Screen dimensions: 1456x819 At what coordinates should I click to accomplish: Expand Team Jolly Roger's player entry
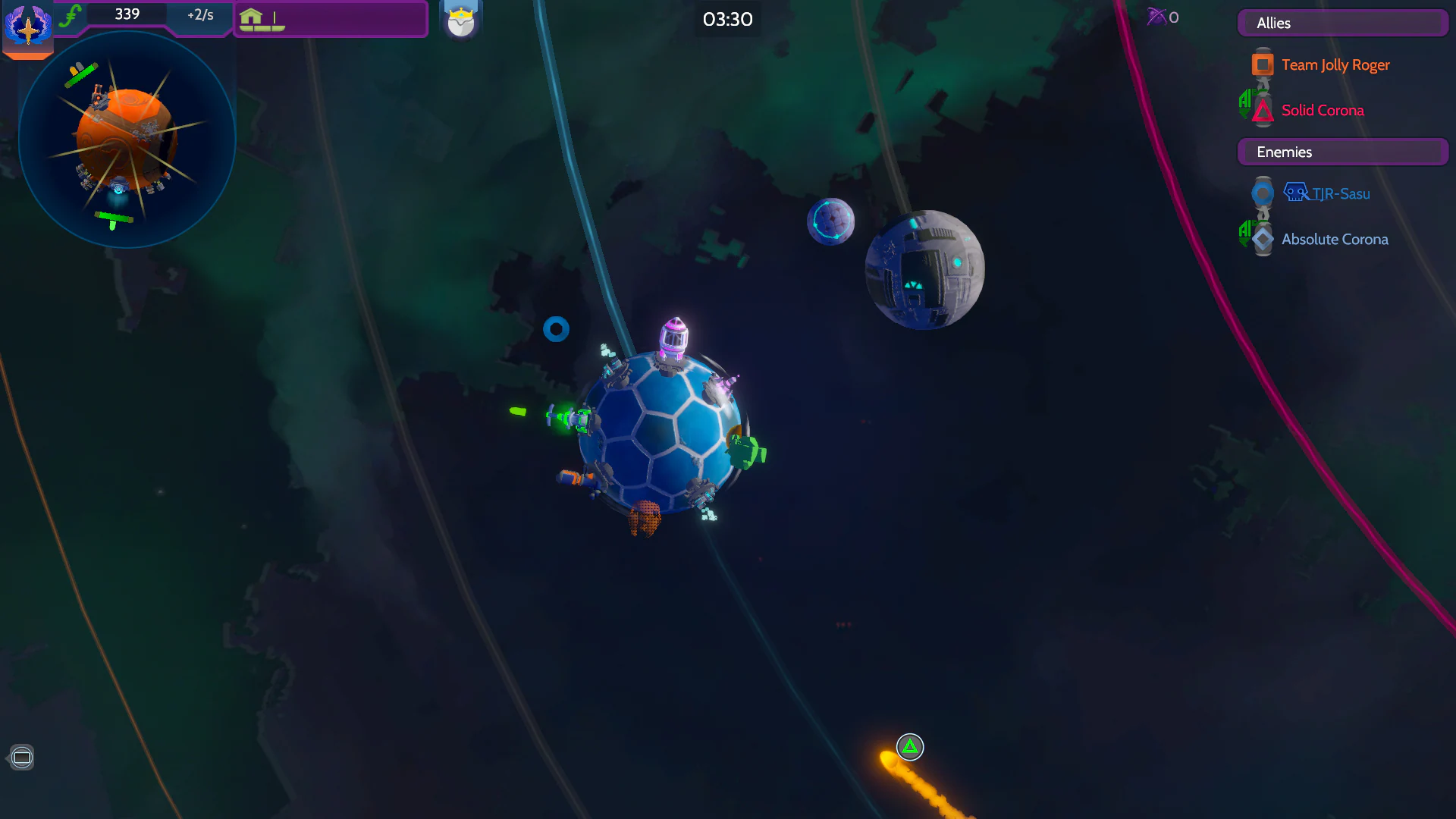[x=1335, y=64]
